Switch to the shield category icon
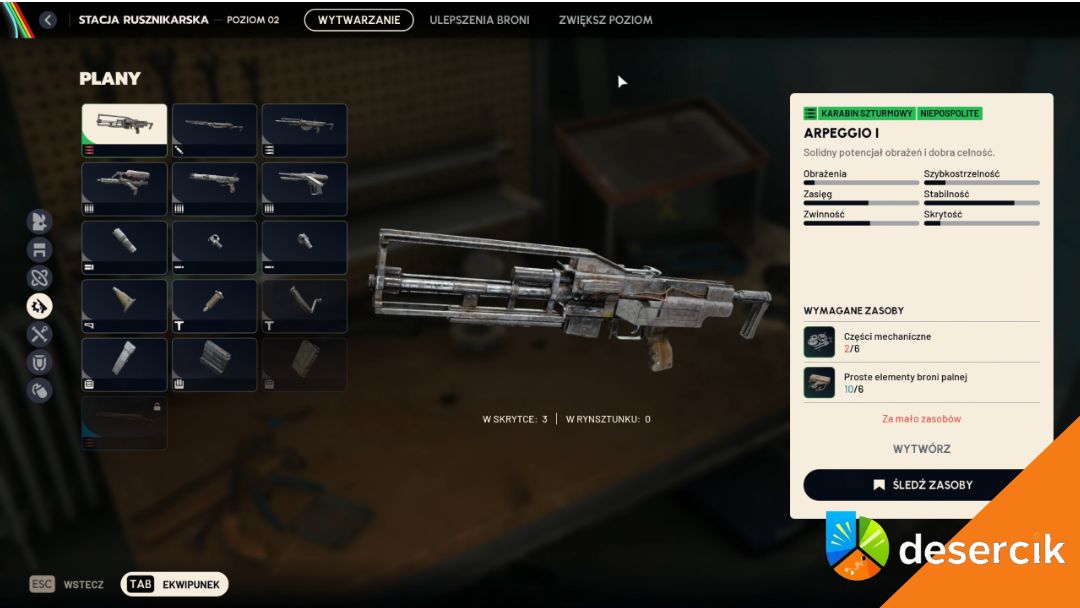 click(x=40, y=362)
